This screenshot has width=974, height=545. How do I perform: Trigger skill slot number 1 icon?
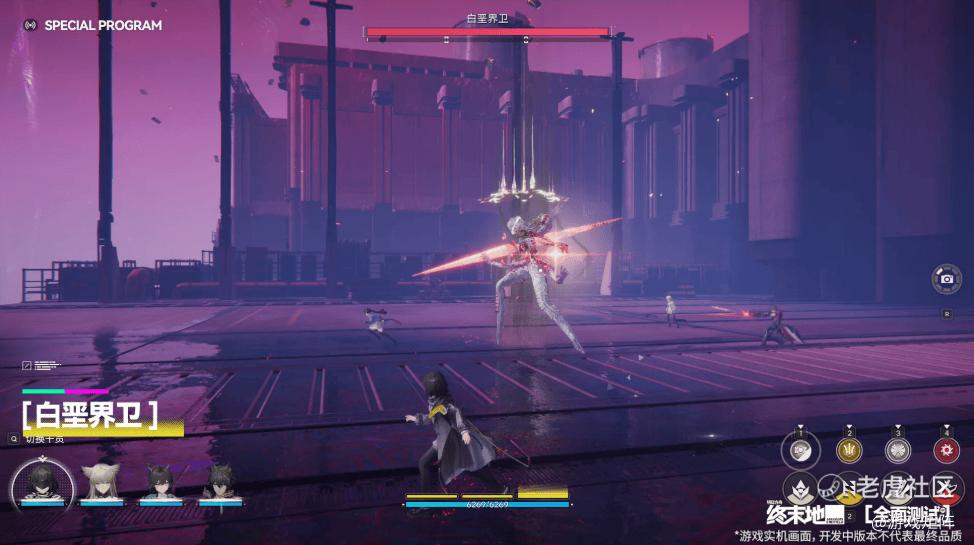click(x=800, y=451)
